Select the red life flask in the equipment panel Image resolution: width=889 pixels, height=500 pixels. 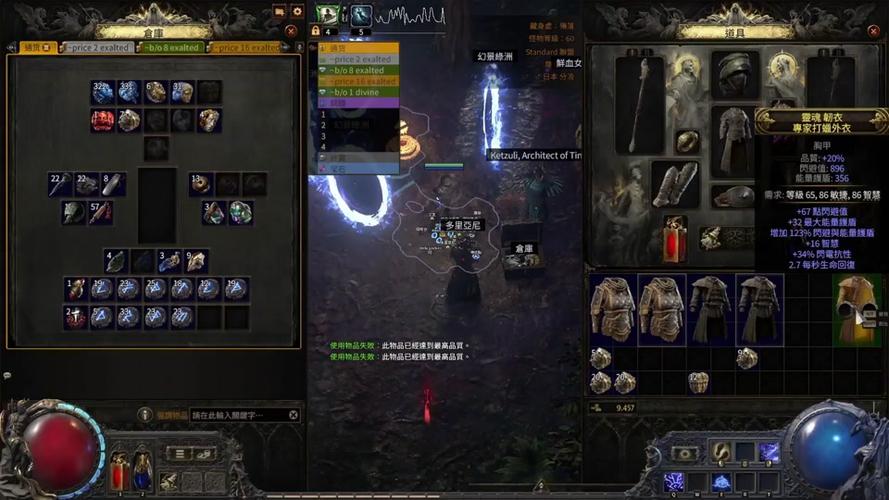[675, 239]
